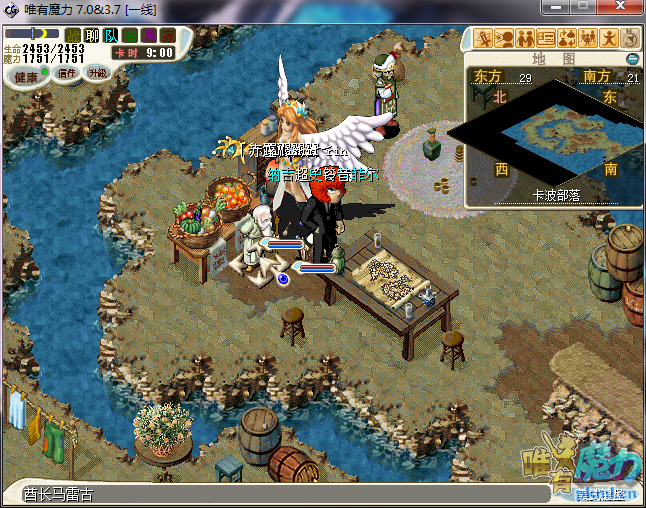Viewport: 646px width, 508px height.
Task: Toggle the 家 family button
Action: tap(166, 35)
